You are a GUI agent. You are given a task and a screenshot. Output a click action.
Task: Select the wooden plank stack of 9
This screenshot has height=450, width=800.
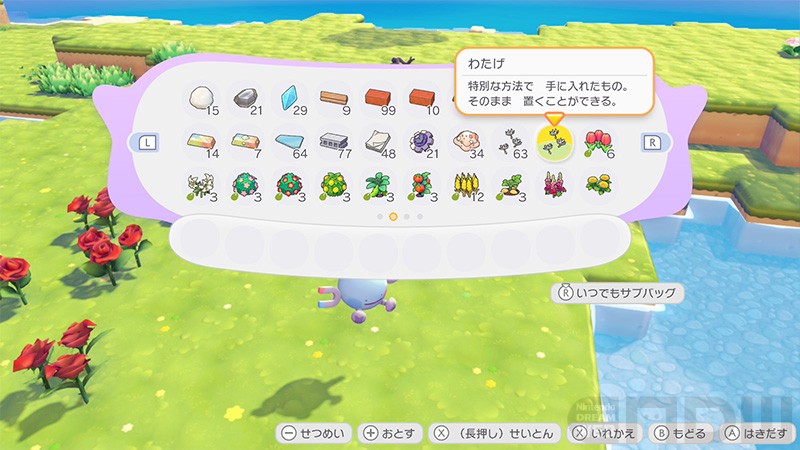(x=335, y=98)
